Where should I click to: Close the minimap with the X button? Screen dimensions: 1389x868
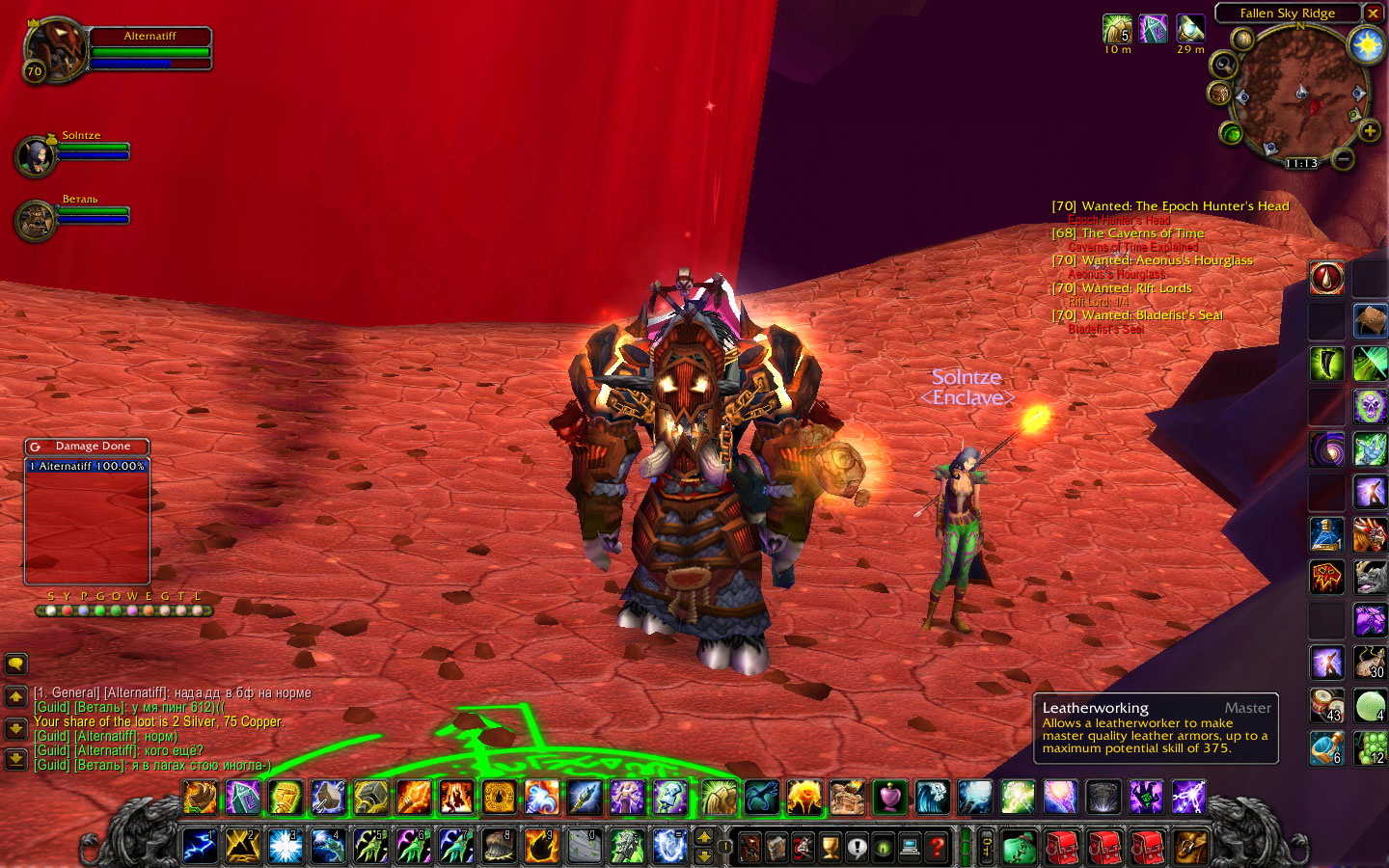(x=1373, y=14)
